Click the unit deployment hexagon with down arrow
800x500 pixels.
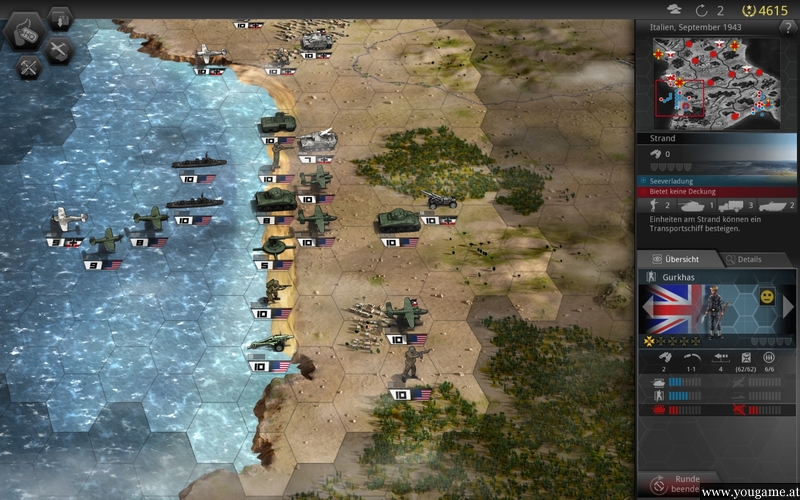coord(60,17)
